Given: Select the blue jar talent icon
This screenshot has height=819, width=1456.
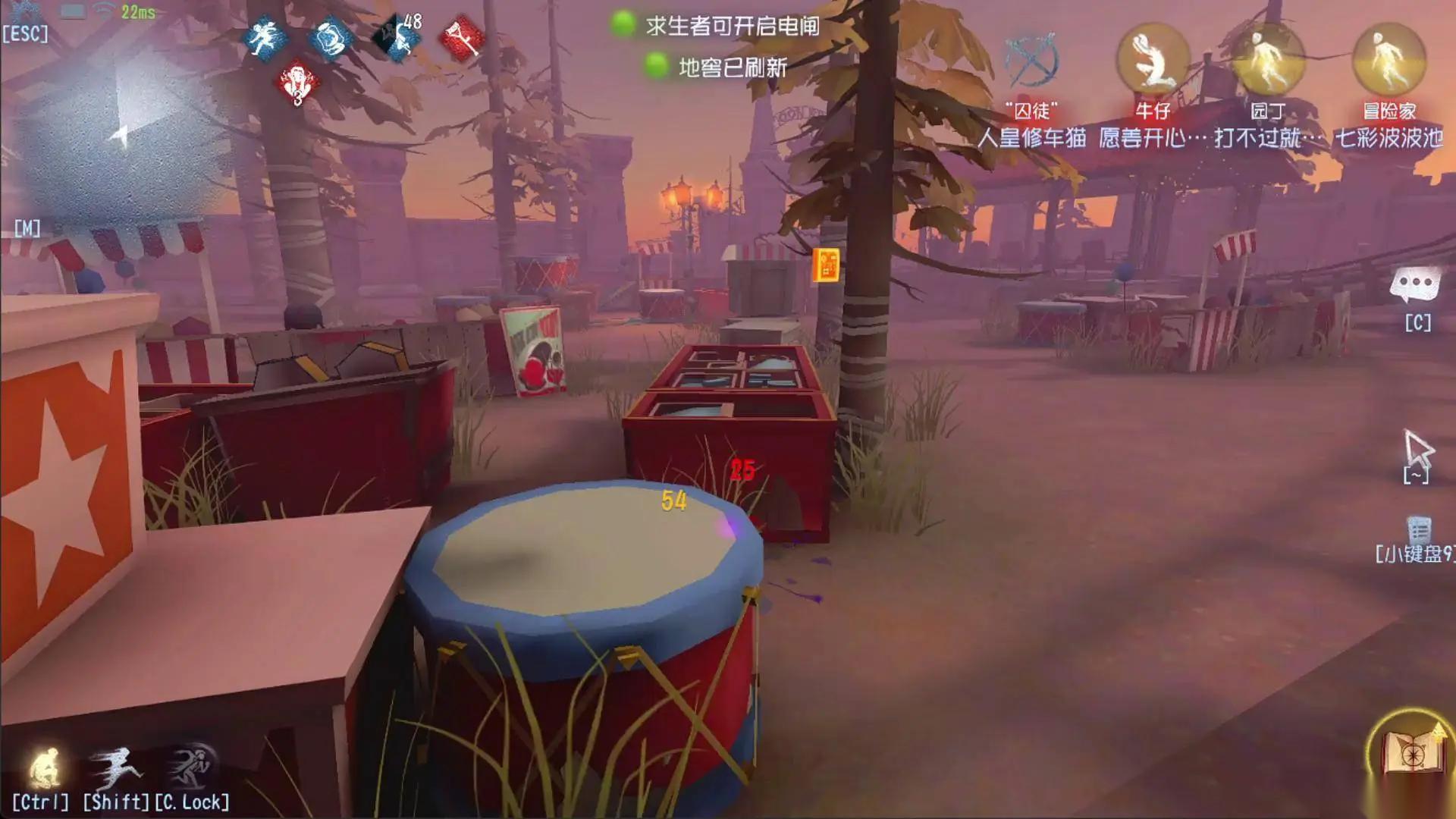Looking at the screenshot, I should (x=331, y=39).
